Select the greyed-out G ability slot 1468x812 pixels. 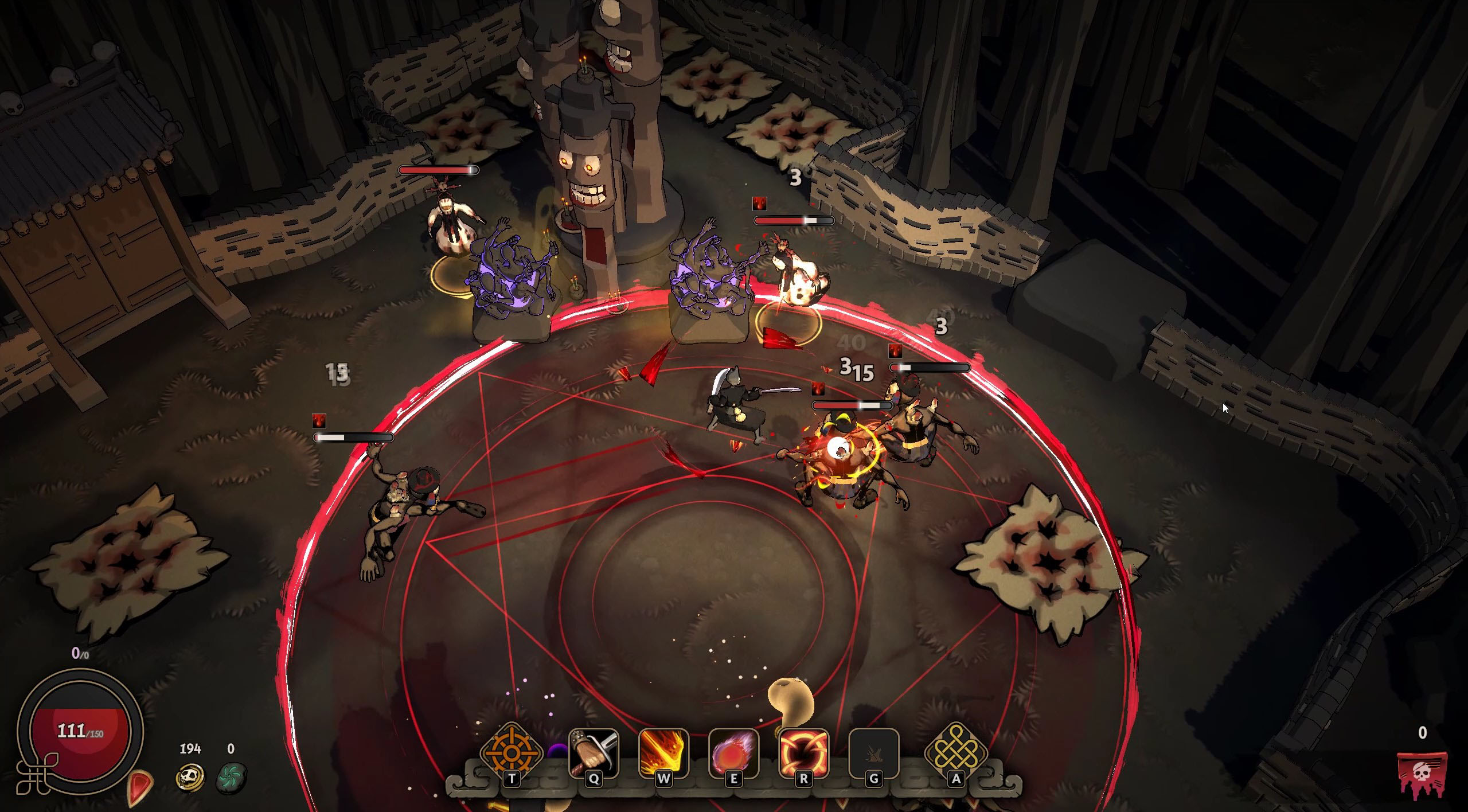point(873,753)
